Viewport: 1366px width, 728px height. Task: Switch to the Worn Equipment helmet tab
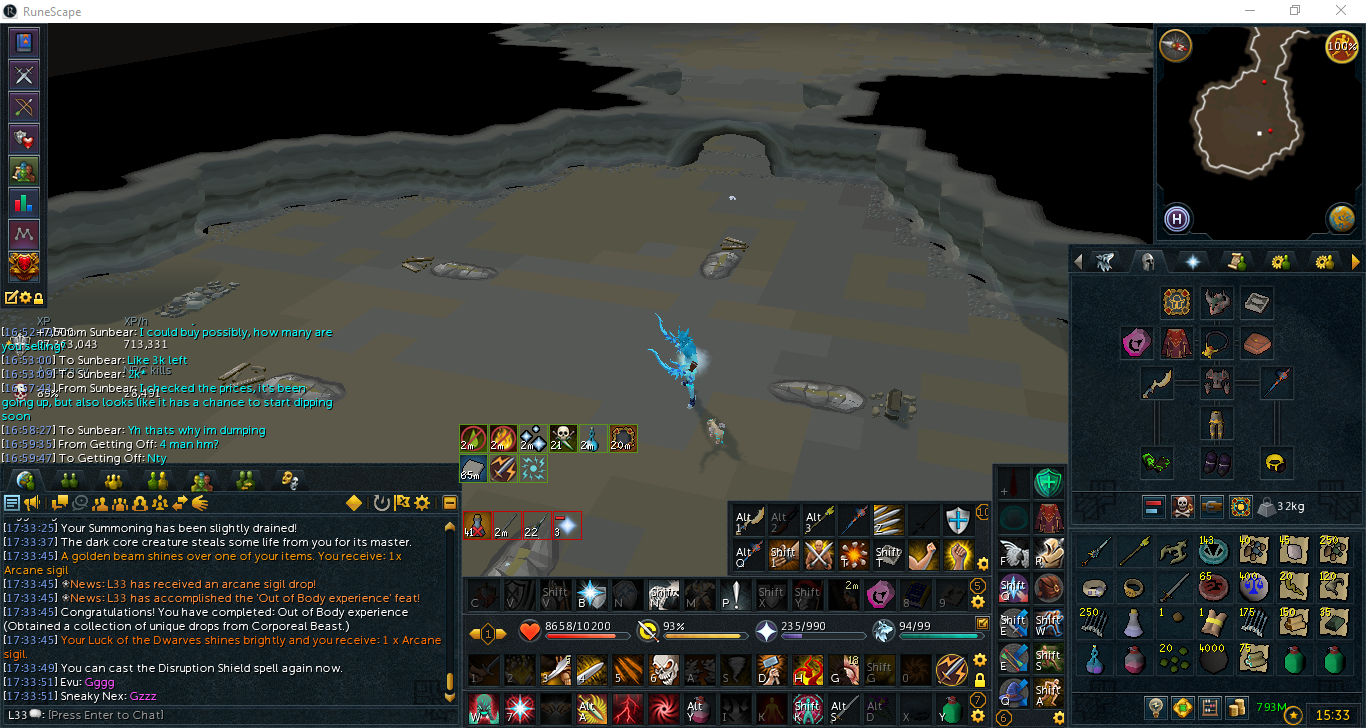(1149, 262)
